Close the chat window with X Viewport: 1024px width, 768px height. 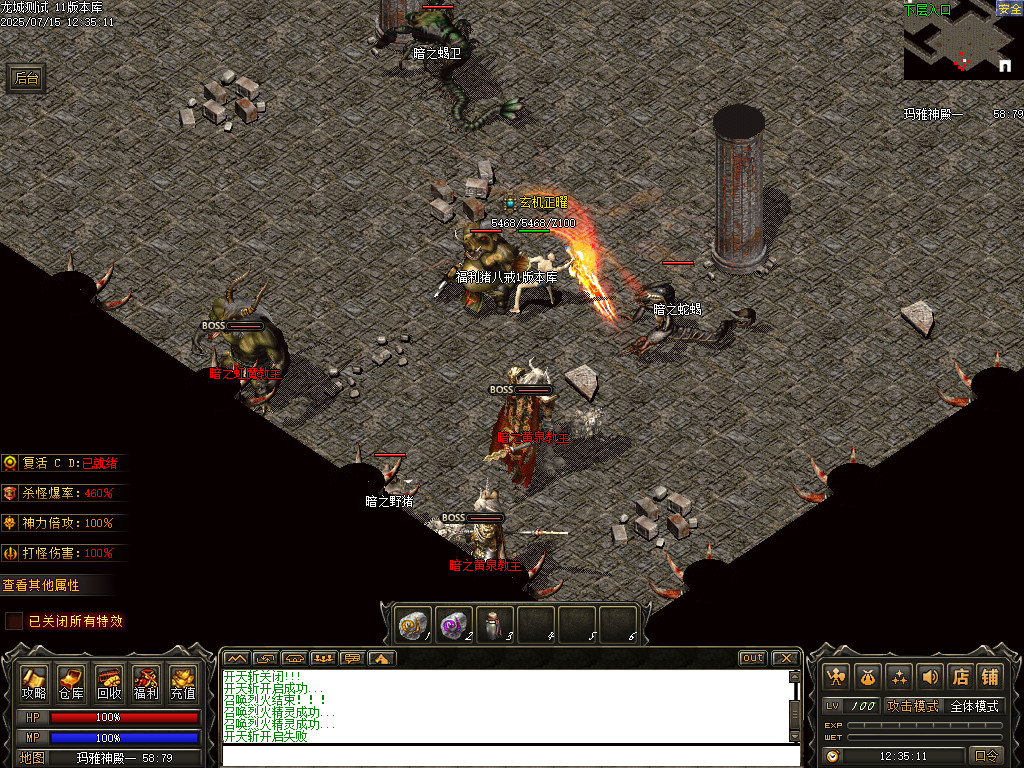pyautogui.click(x=785, y=658)
